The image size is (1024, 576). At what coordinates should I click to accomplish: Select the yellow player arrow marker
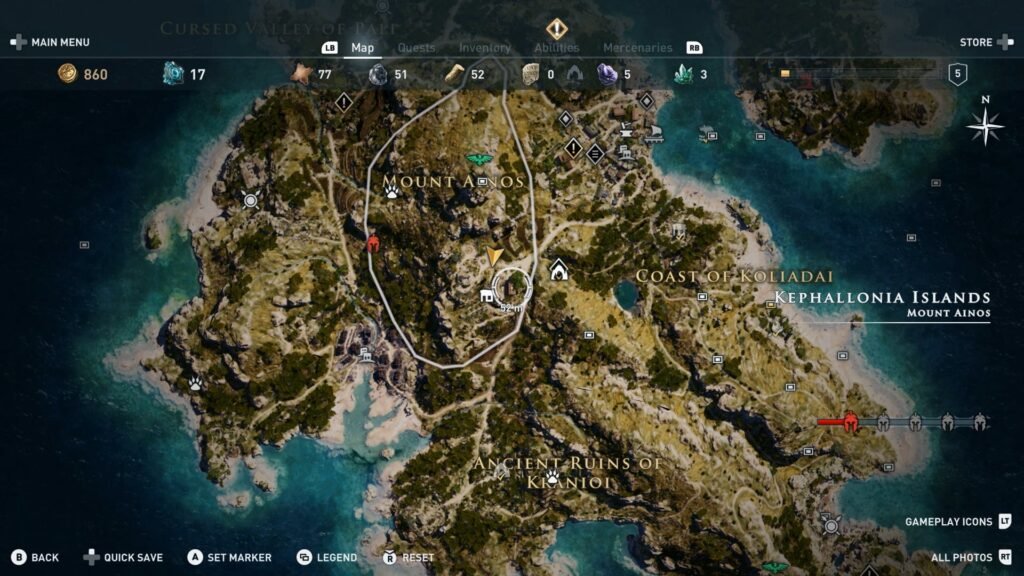pos(495,256)
